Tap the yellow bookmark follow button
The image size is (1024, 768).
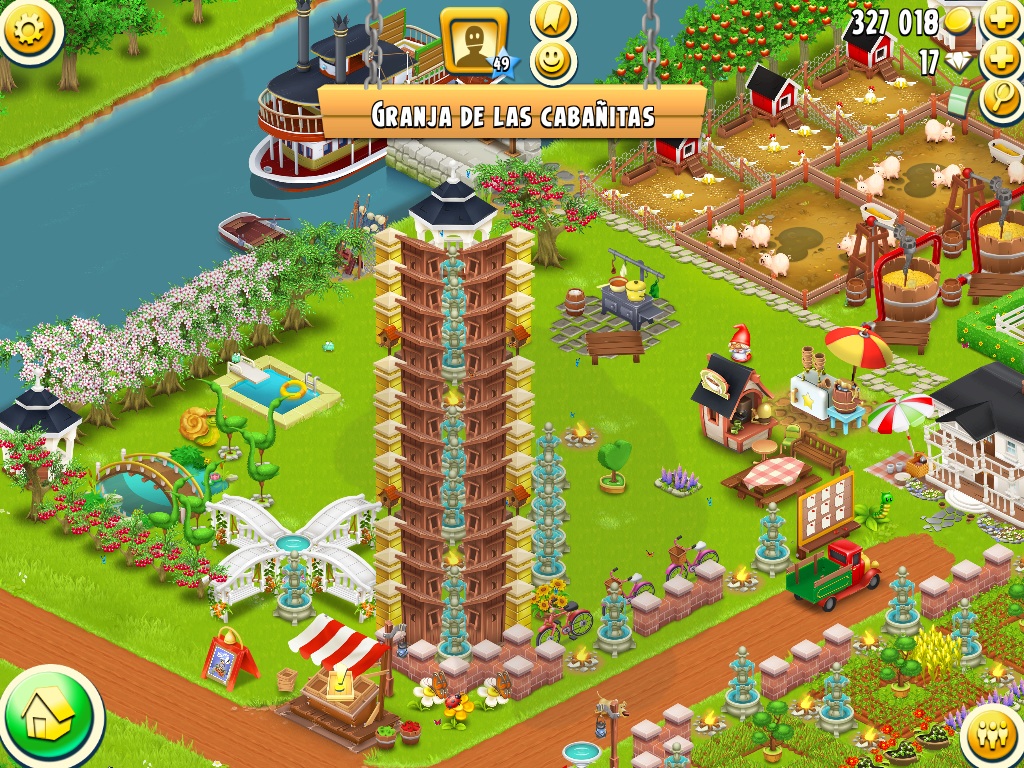550,18
